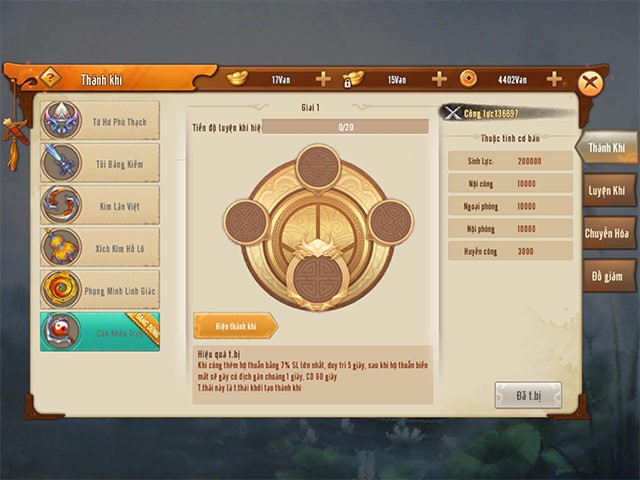640x480 pixels.
Task: Click the Hiện thánh khí button
Action: [234, 325]
